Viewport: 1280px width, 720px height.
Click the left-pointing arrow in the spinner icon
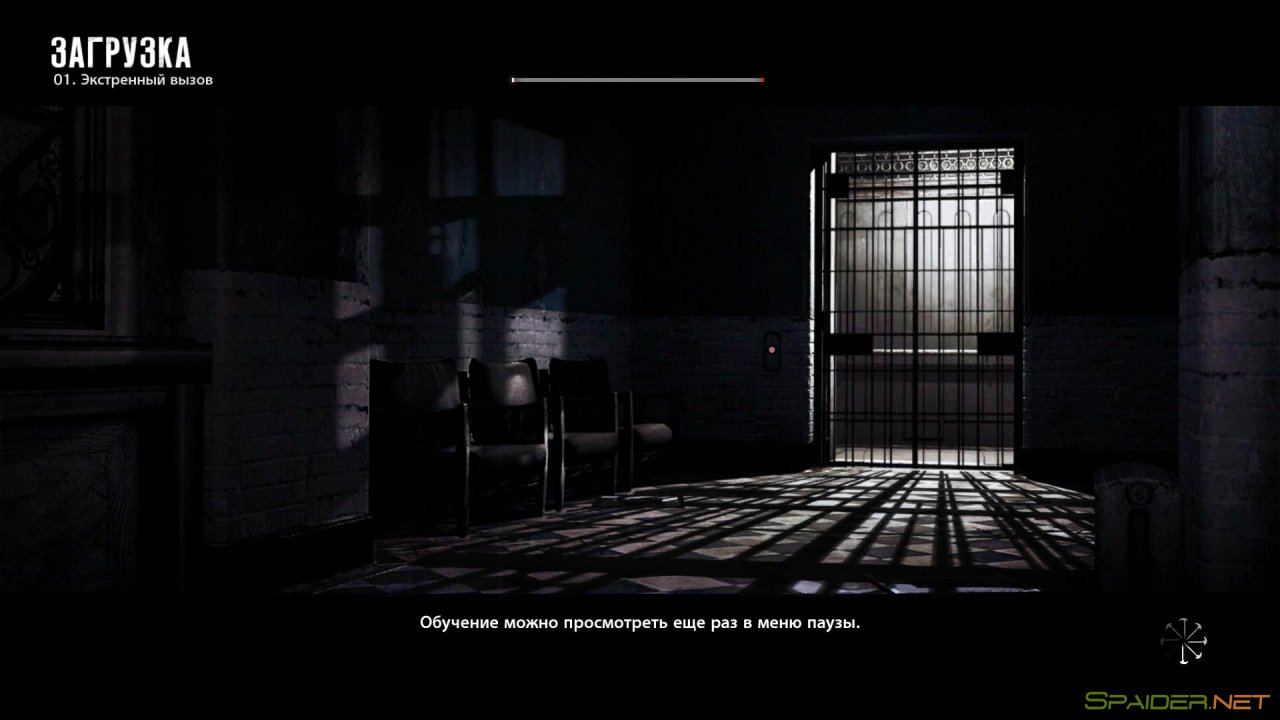point(1164,640)
